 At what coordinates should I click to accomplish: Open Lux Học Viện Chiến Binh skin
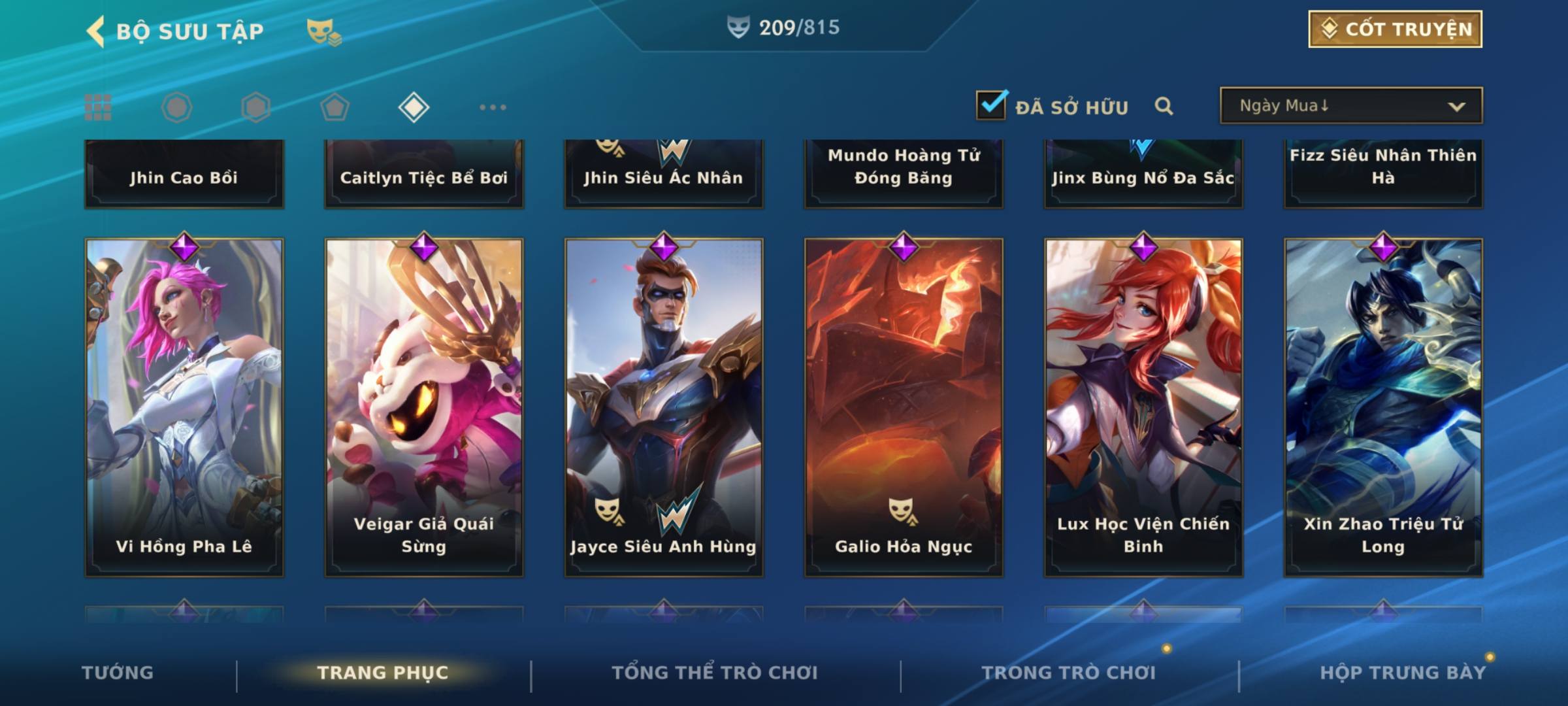tap(1143, 407)
